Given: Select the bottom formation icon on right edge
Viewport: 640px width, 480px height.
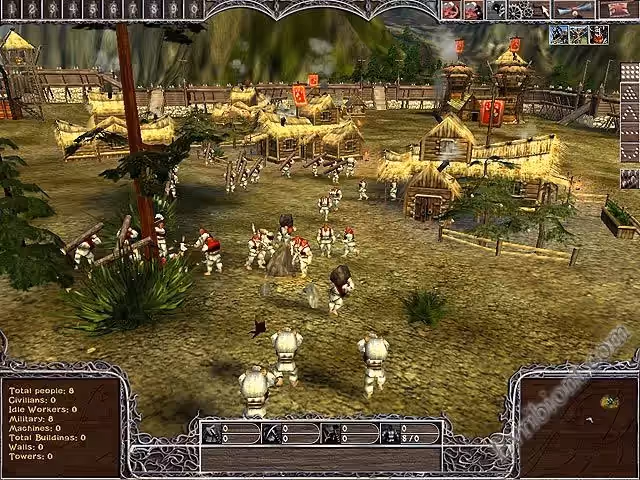Looking at the screenshot, I should [x=629, y=178].
